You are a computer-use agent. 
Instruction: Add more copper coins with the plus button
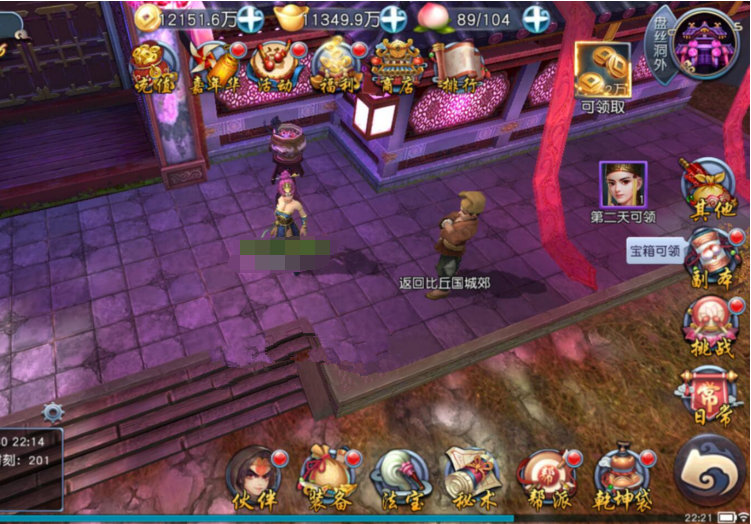pos(251,18)
